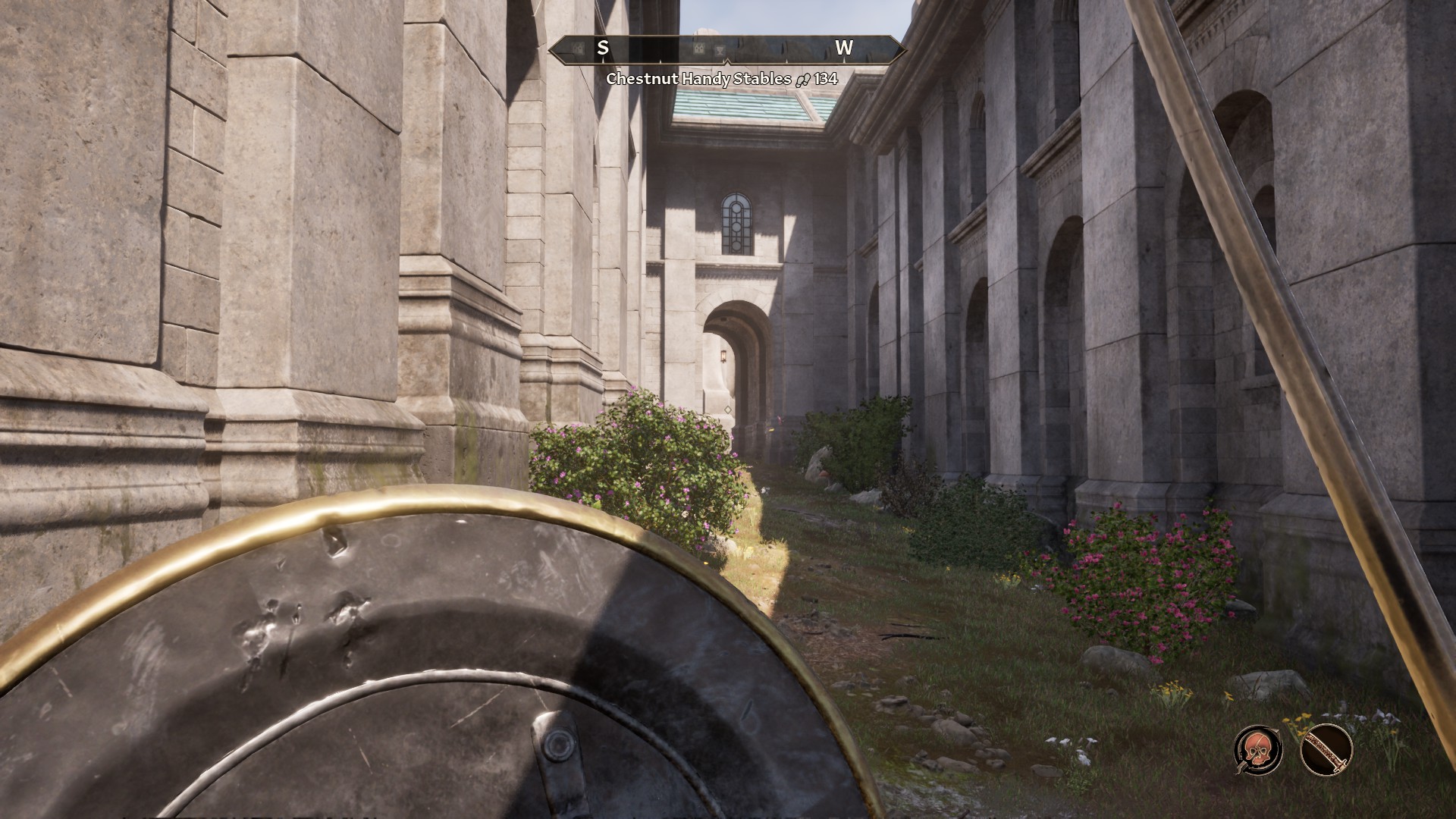Select the skull spell icon
1456x819 pixels.
click(x=1258, y=749)
